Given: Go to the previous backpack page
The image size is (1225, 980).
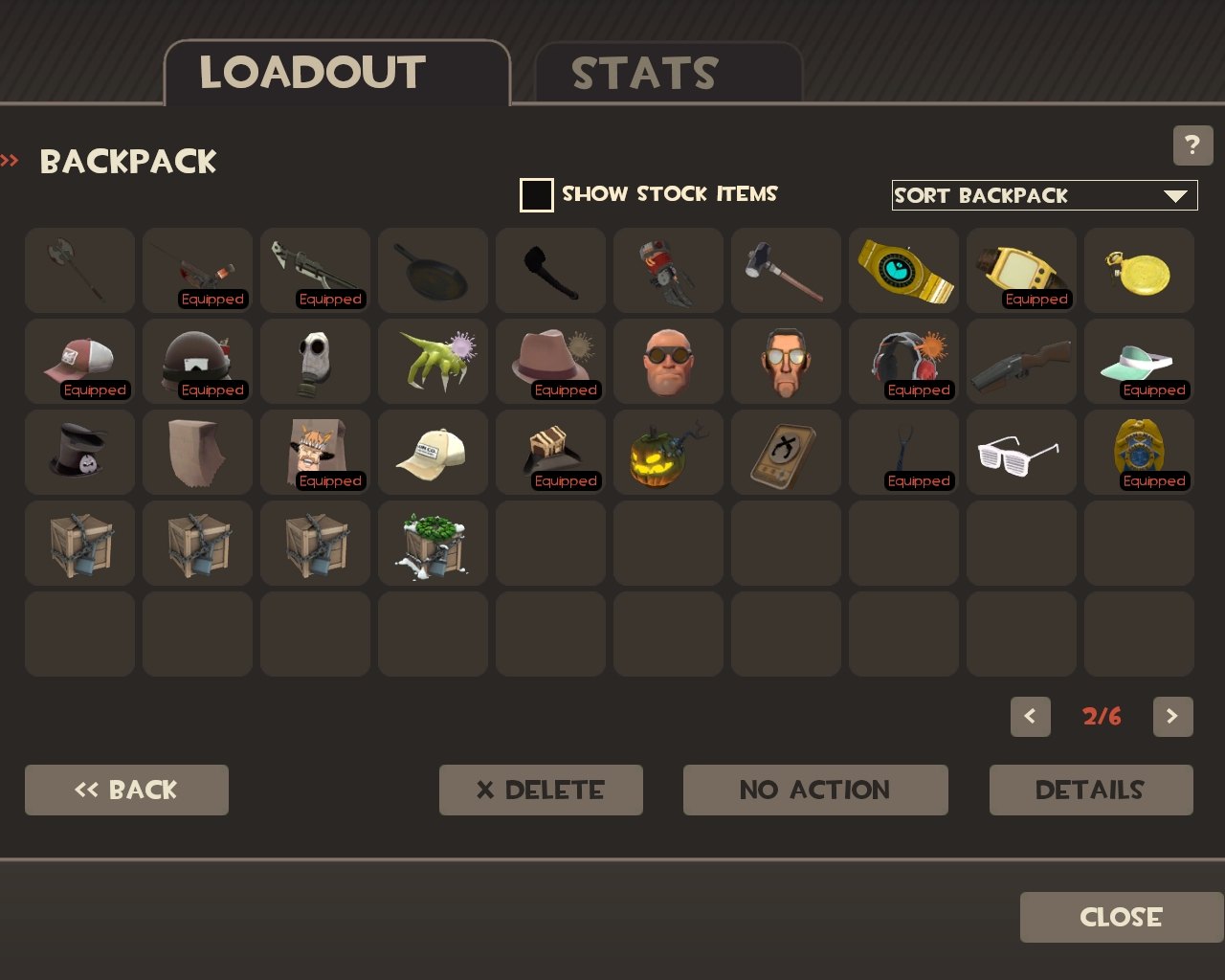Looking at the screenshot, I should pyautogui.click(x=1030, y=717).
